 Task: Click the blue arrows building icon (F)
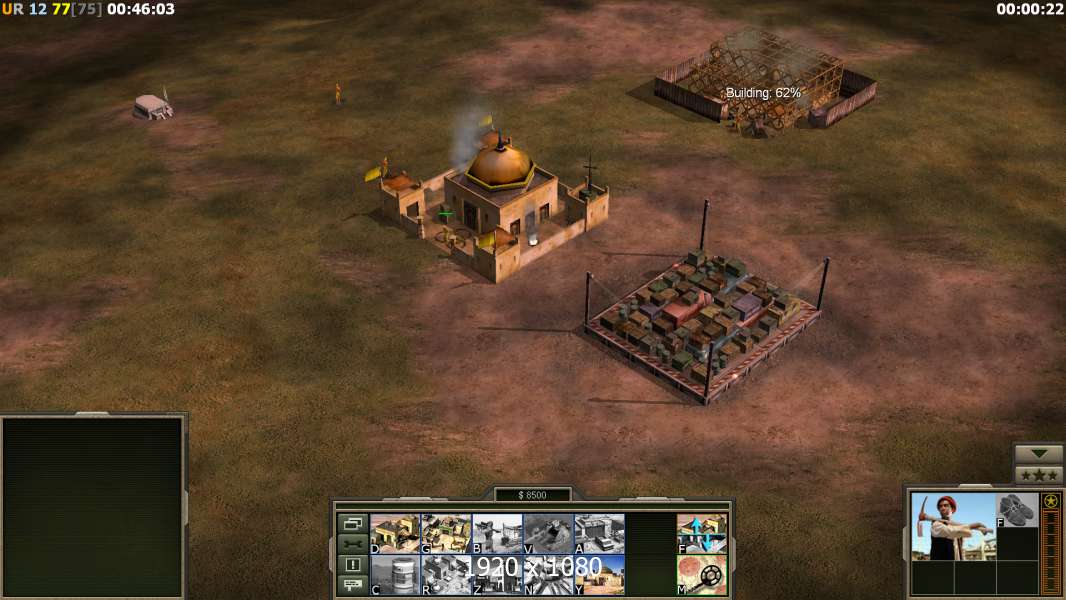click(702, 533)
